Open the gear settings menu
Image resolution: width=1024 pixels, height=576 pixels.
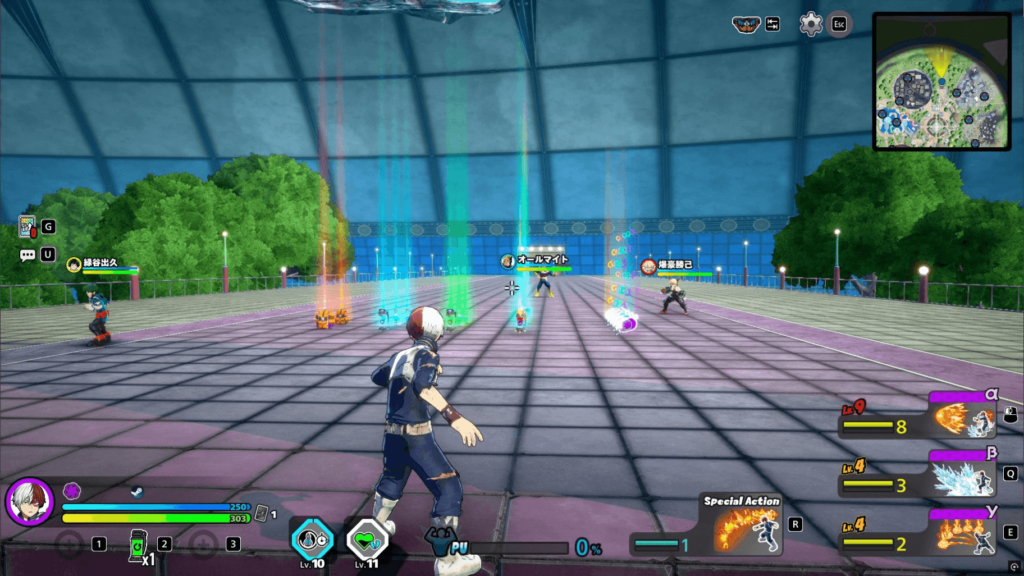pyautogui.click(x=811, y=24)
